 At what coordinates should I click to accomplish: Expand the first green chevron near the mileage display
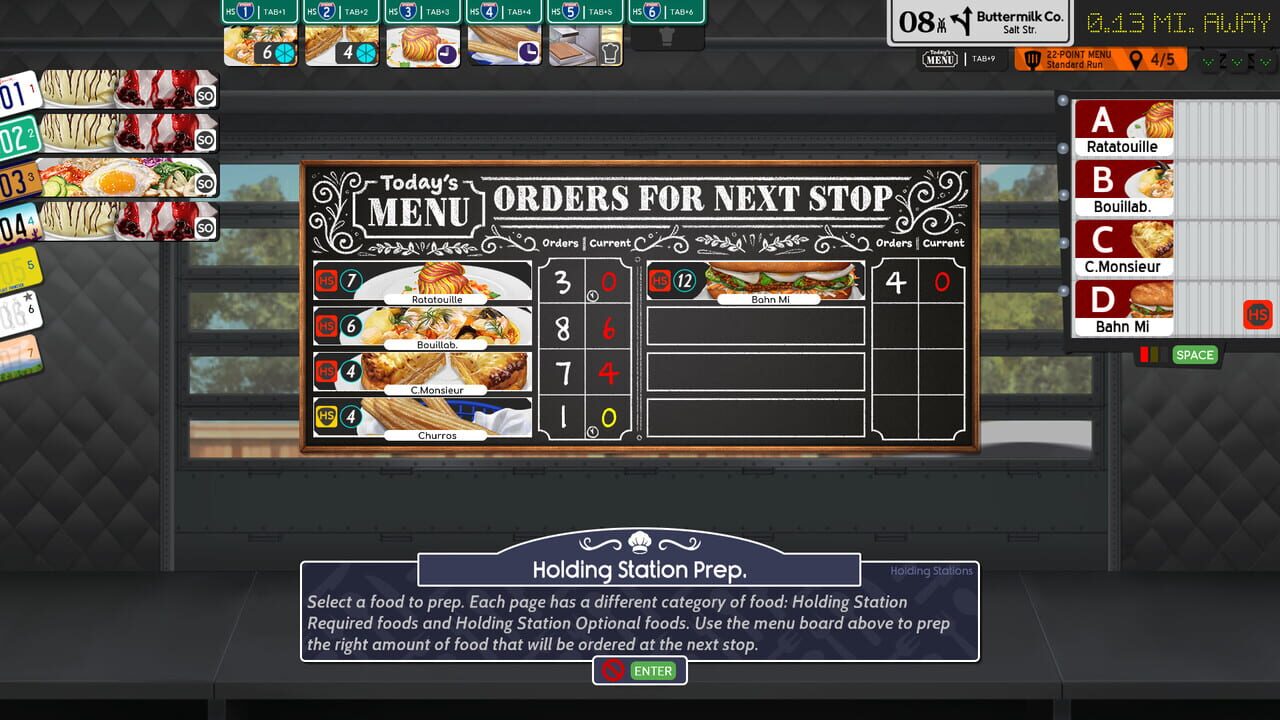coord(1209,61)
